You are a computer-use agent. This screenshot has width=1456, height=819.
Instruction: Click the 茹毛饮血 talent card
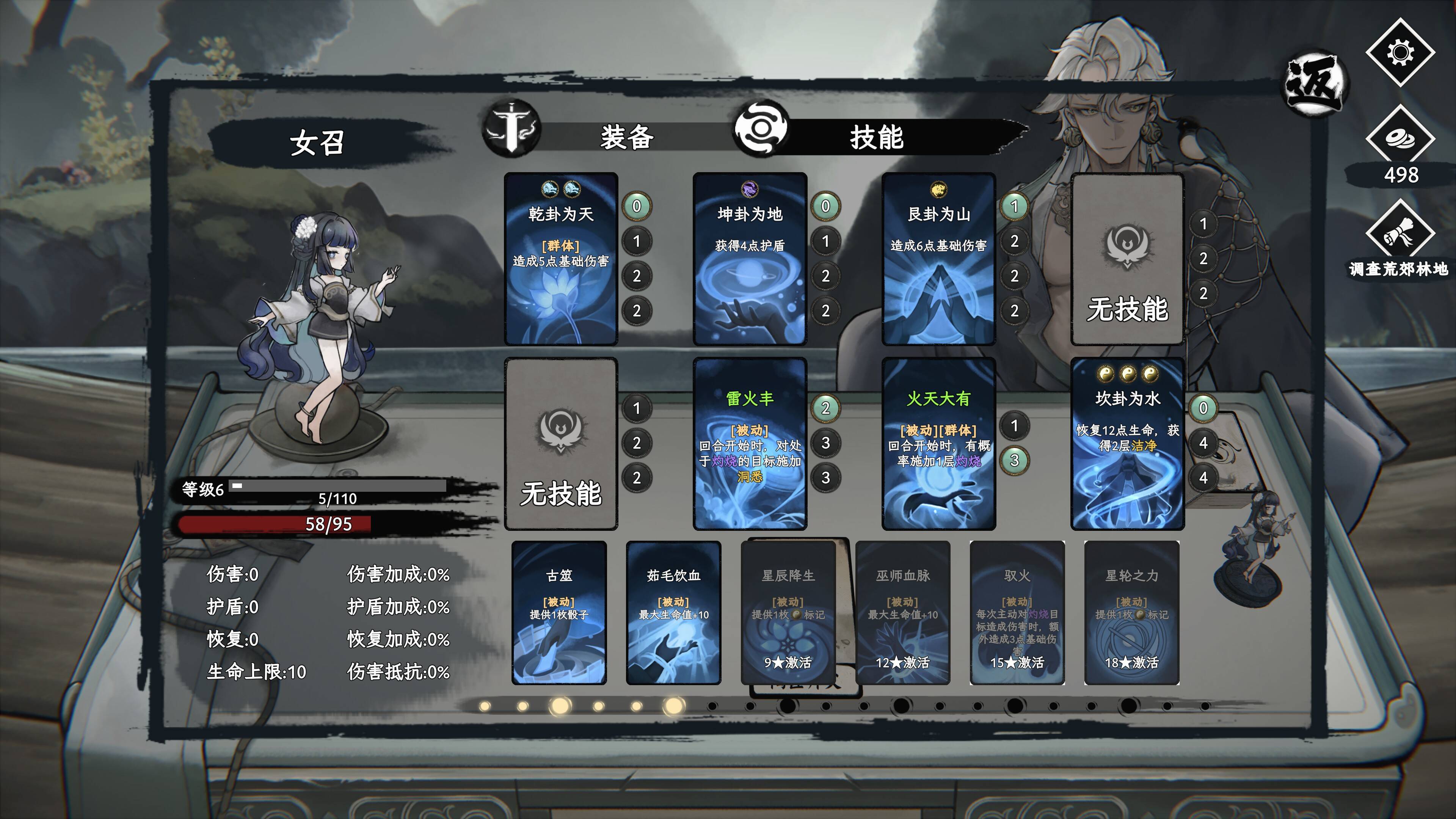[x=673, y=613]
